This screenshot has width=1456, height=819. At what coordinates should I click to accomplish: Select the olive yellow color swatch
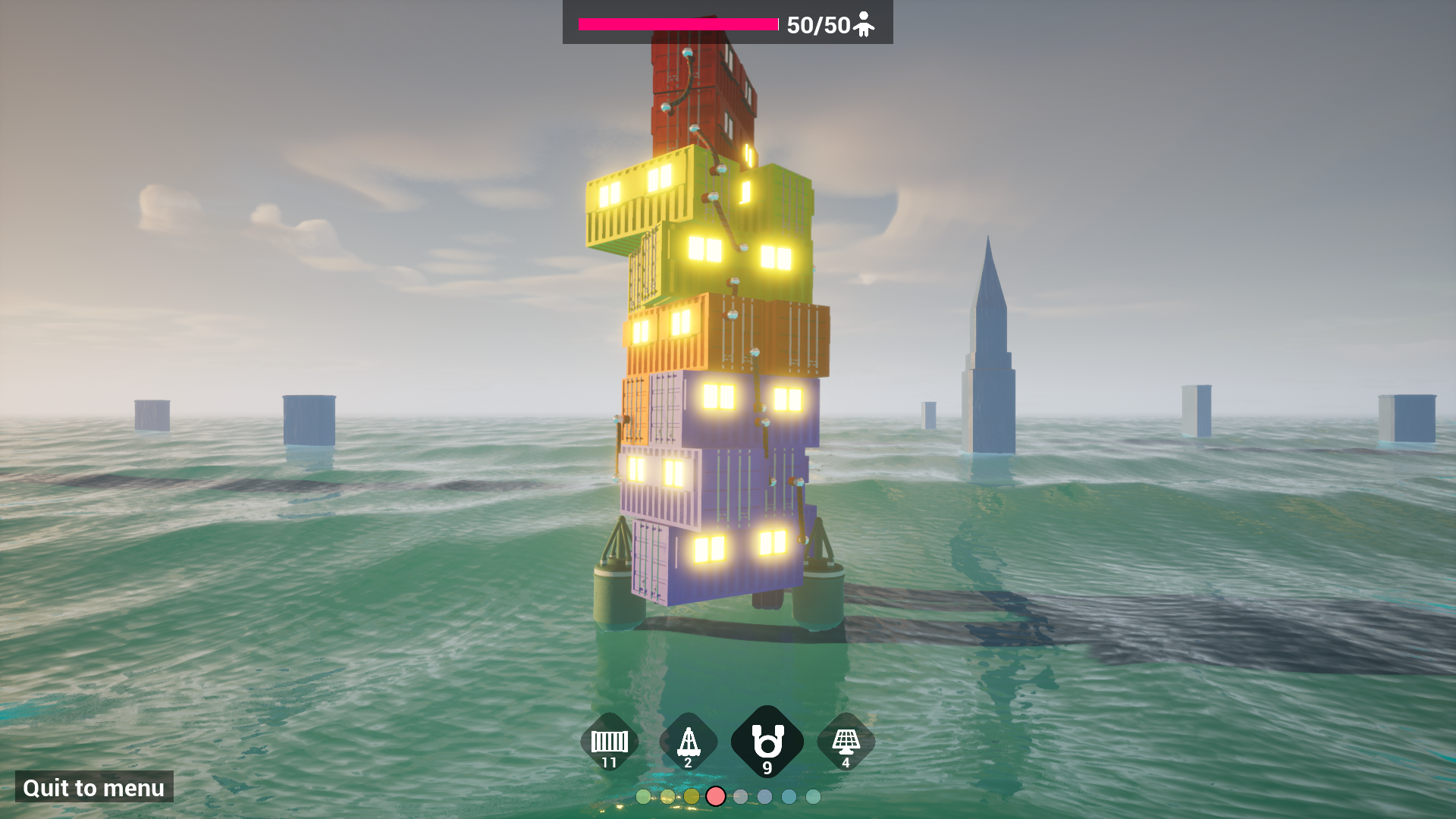692,798
